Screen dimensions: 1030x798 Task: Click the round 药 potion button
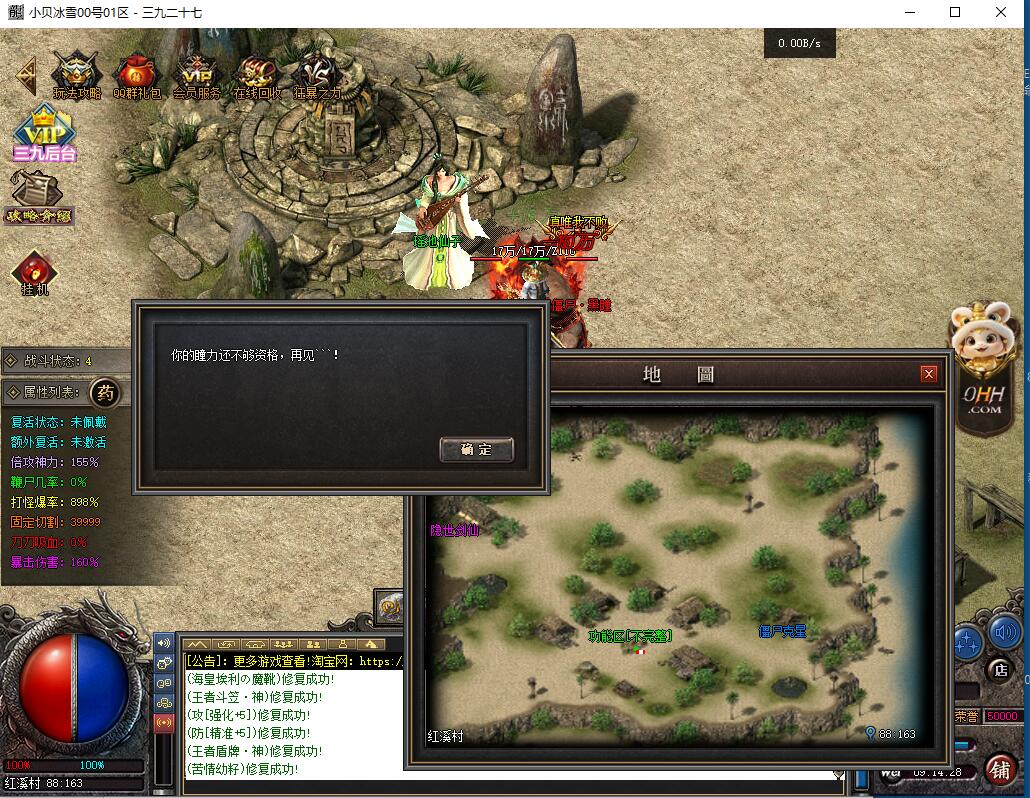point(105,393)
